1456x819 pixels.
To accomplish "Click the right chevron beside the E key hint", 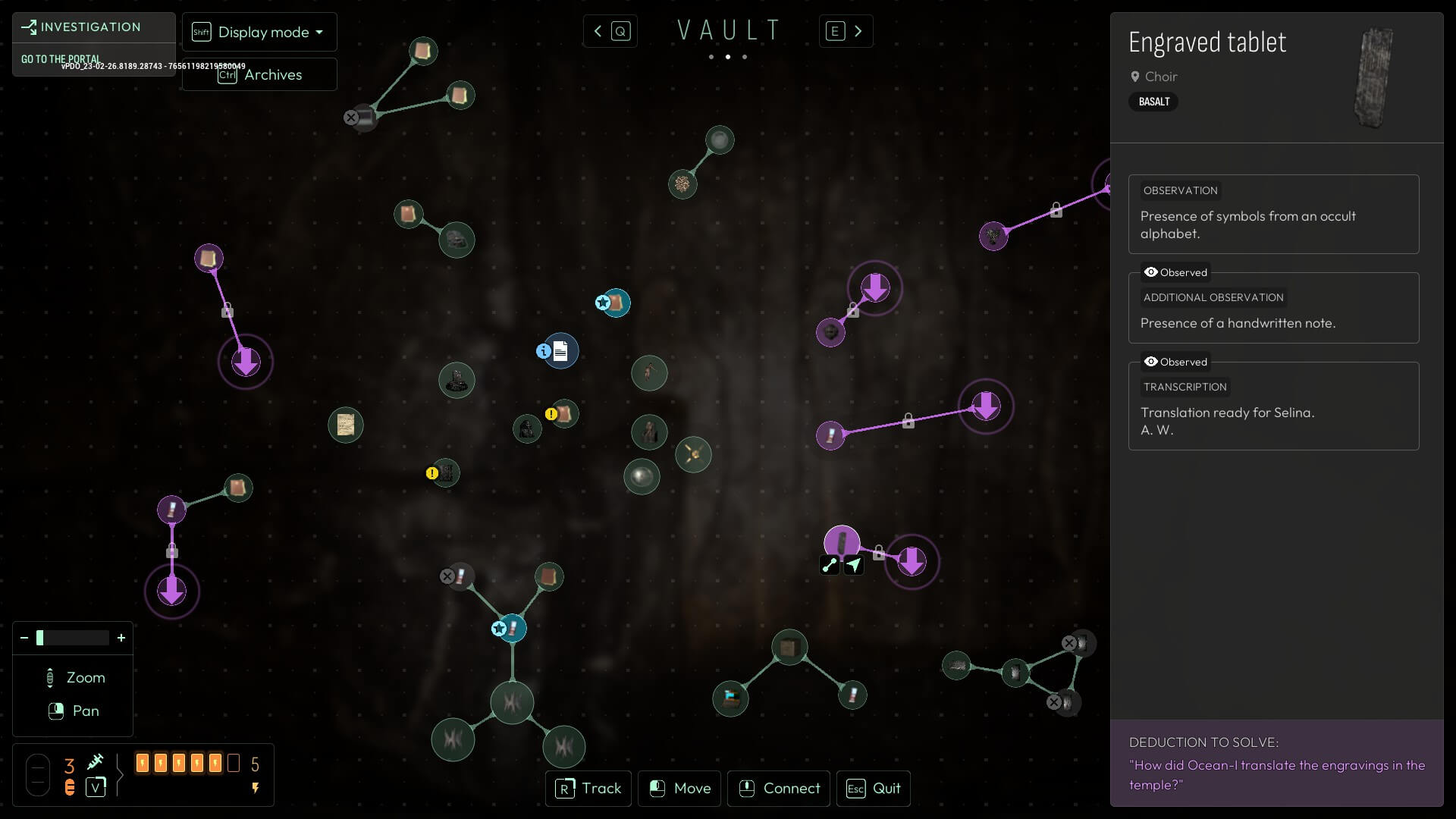I will coord(858,31).
